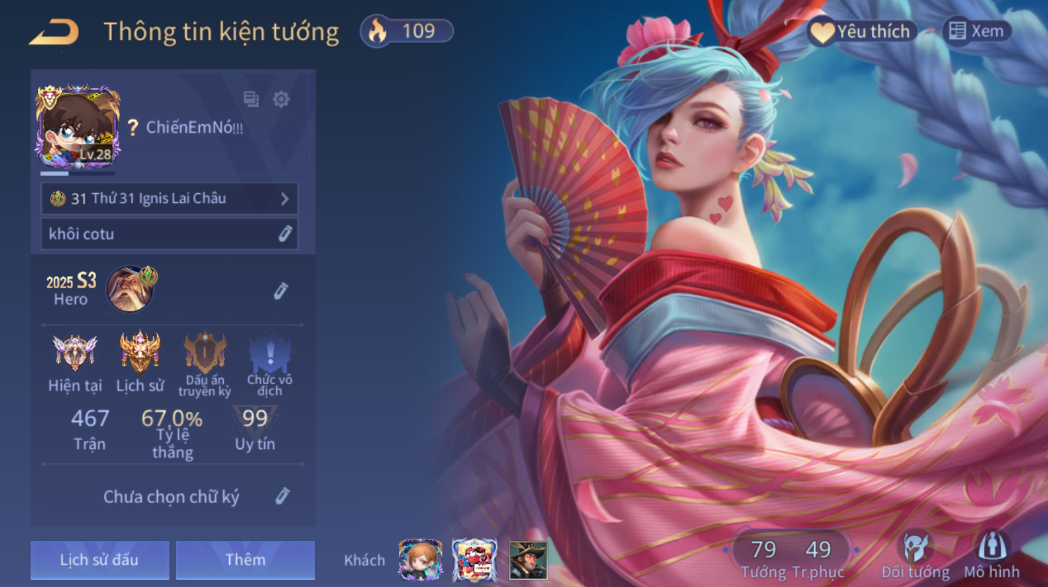Open the profile settings gear icon
The image size is (1048, 587).
point(281,99)
